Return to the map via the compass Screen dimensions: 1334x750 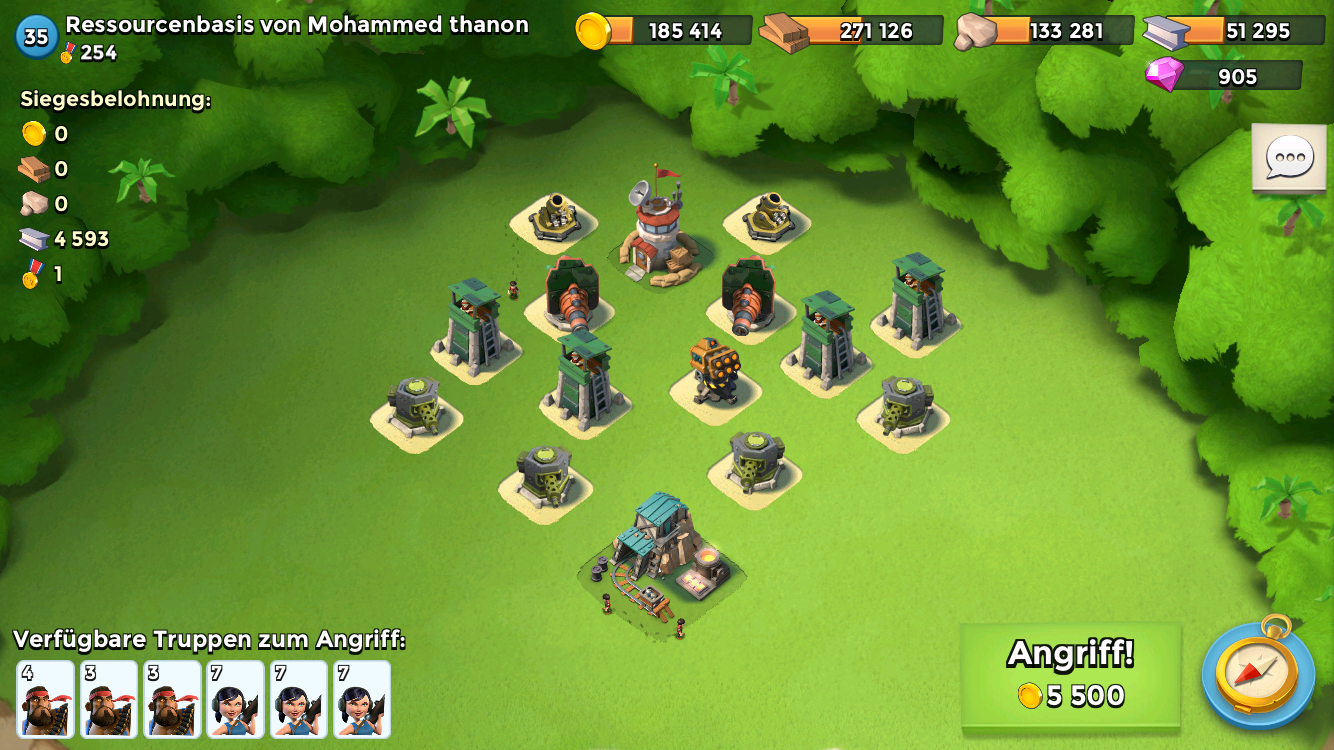[x=1257, y=671]
